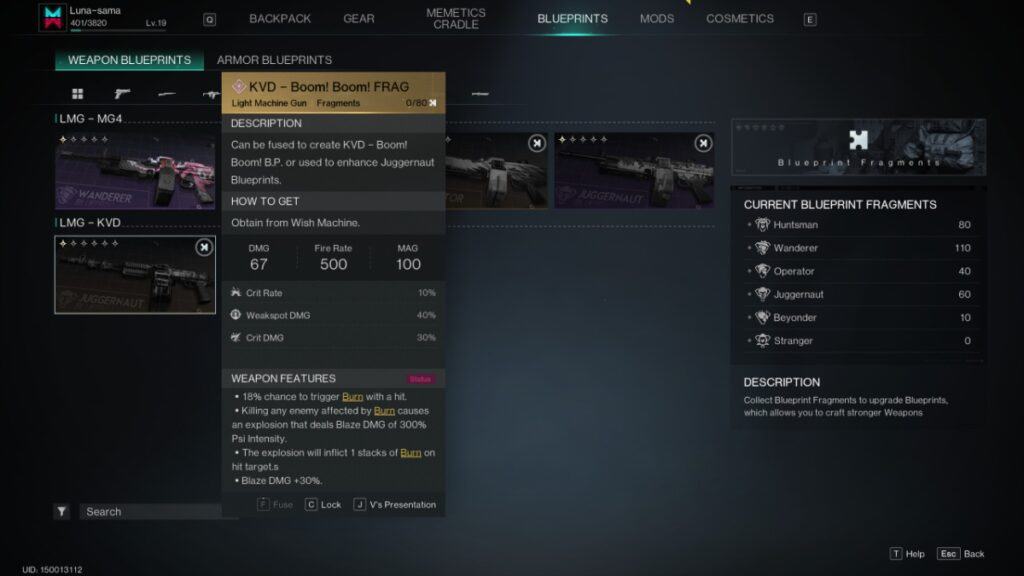Select the Wanderer fragments row
This screenshot has height=576, width=1024.
point(858,248)
